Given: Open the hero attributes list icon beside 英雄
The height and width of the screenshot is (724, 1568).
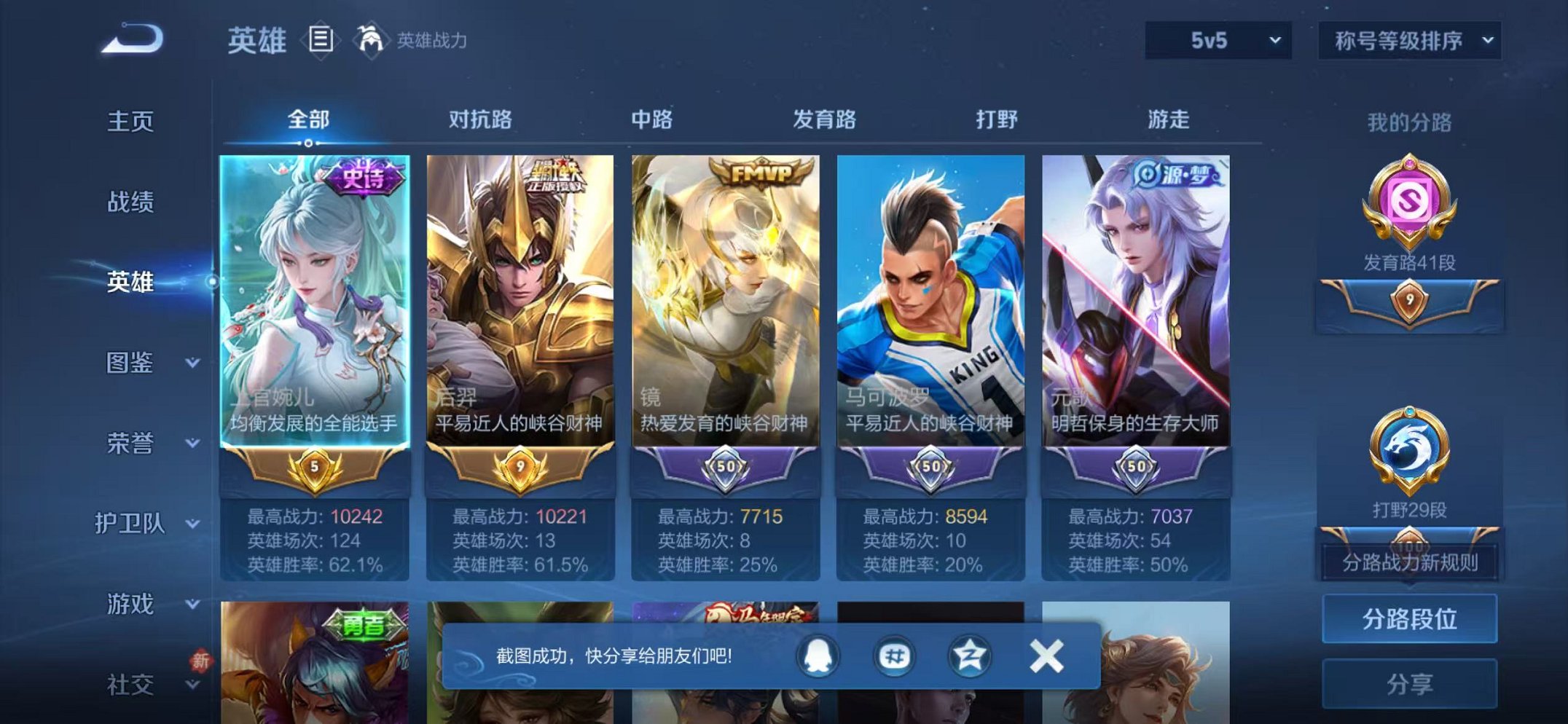Looking at the screenshot, I should pyautogui.click(x=321, y=38).
